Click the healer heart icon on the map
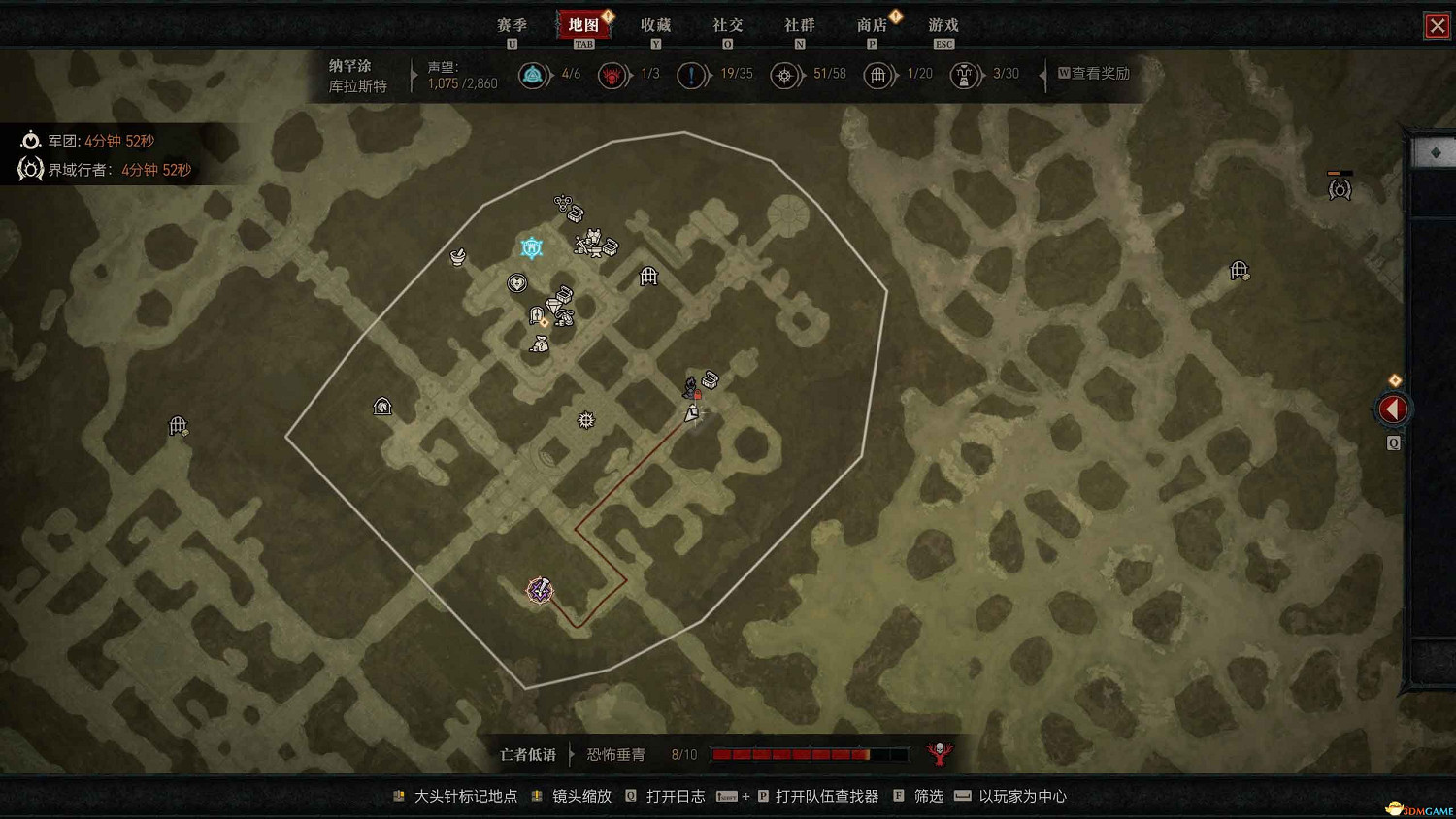Viewport: 1456px width, 819px height. (x=517, y=282)
